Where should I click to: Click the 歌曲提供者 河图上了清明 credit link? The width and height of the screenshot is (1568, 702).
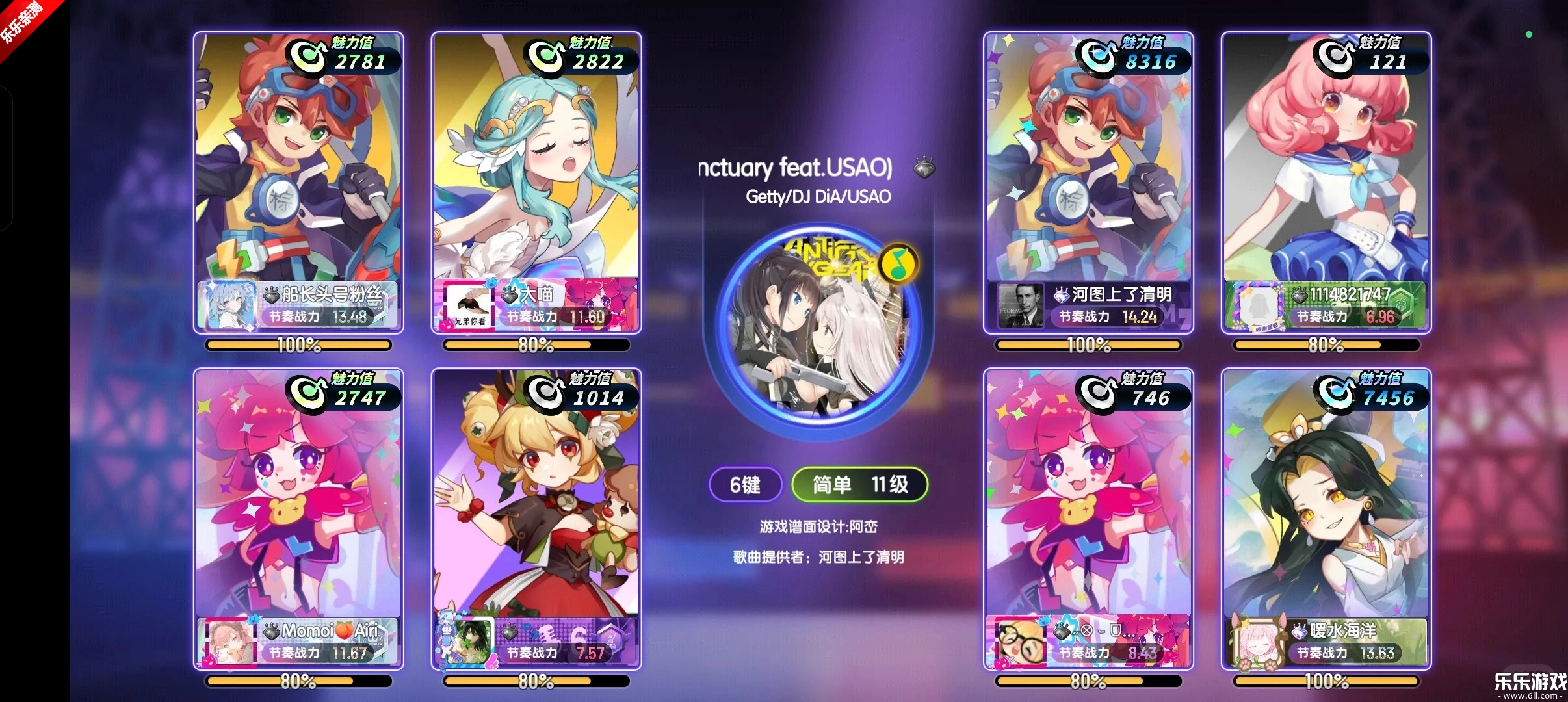tap(820, 557)
